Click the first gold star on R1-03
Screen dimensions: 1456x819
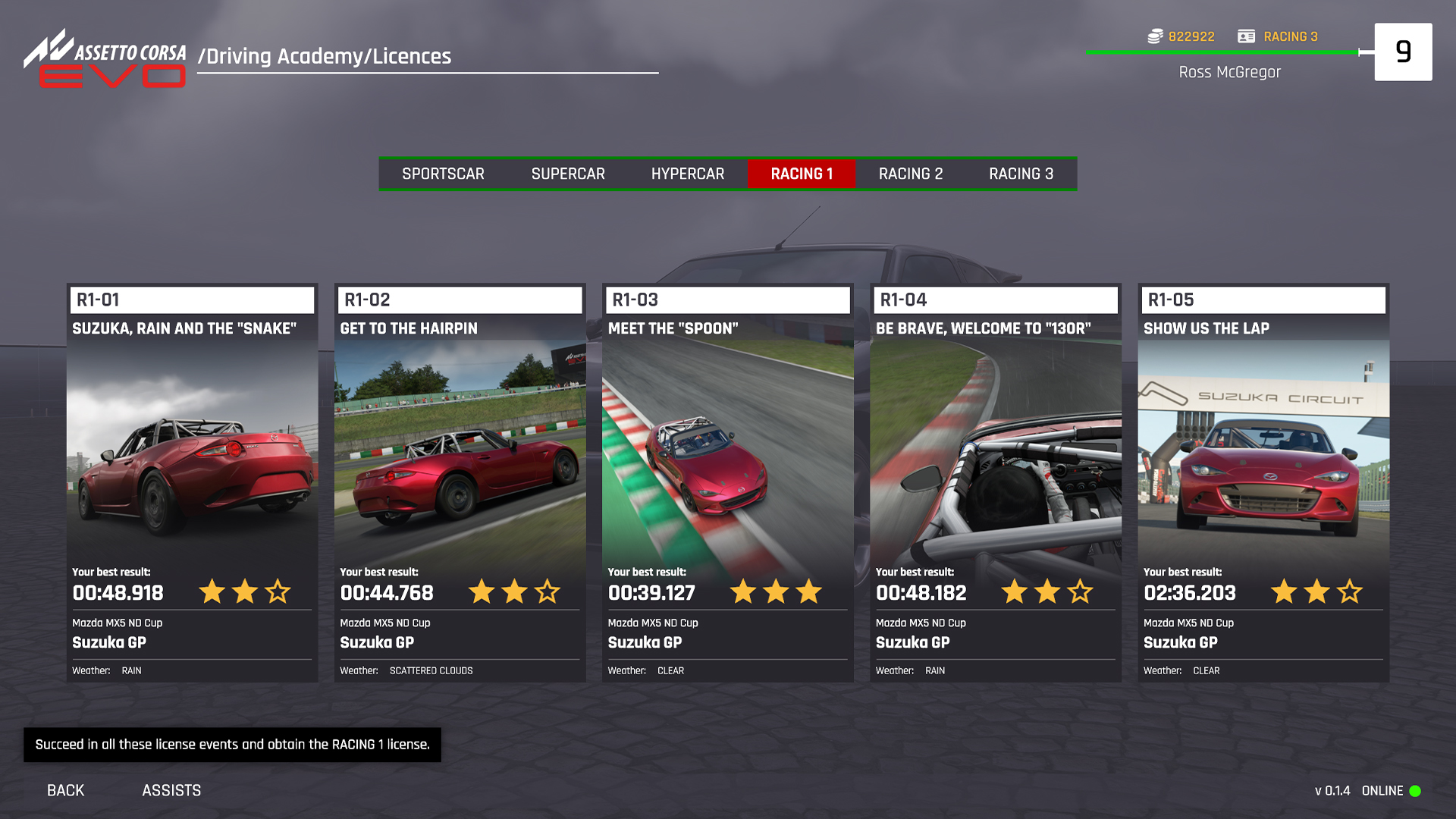click(x=744, y=592)
